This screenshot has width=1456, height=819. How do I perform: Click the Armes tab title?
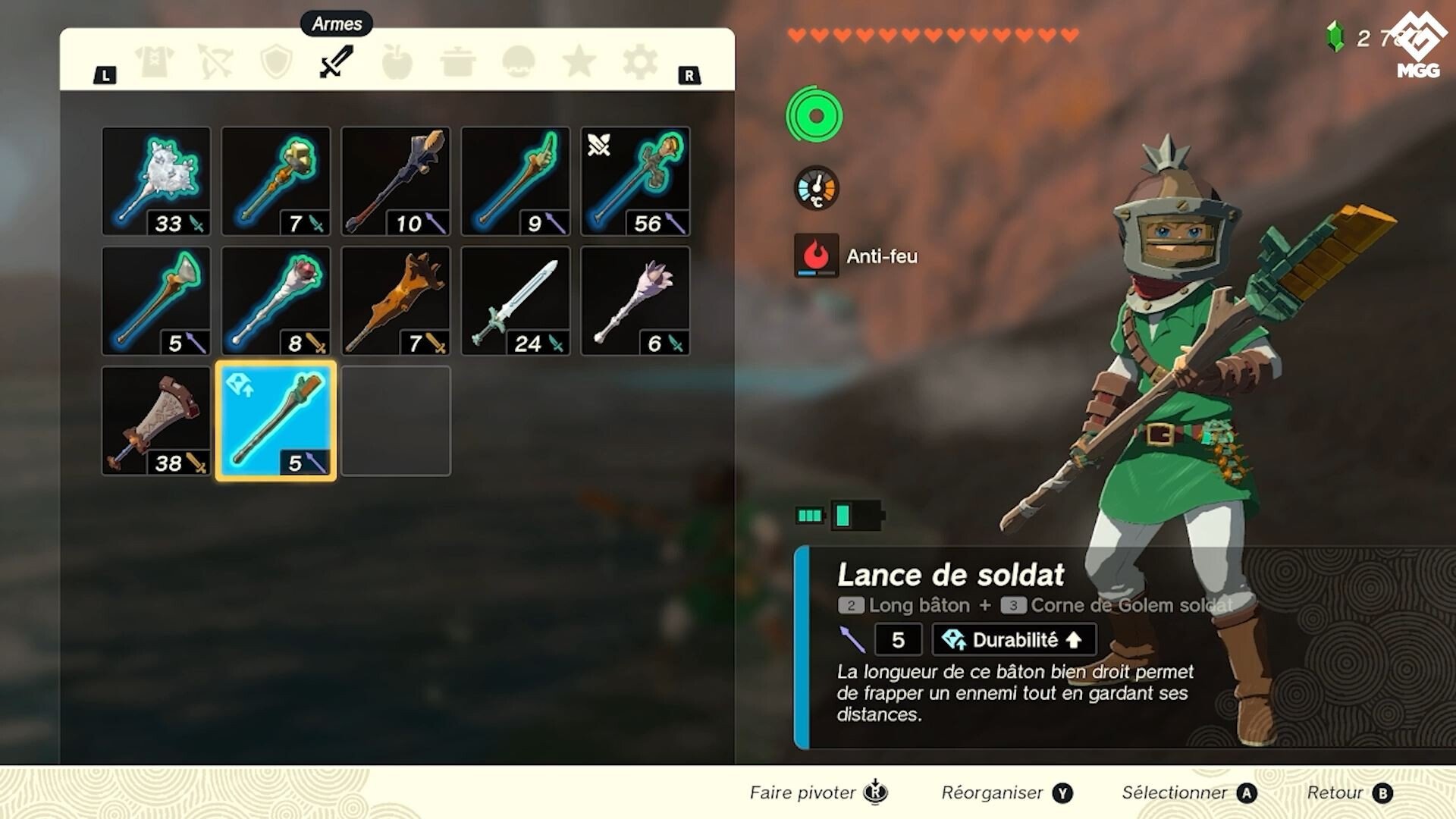click(x=336, y=24)
